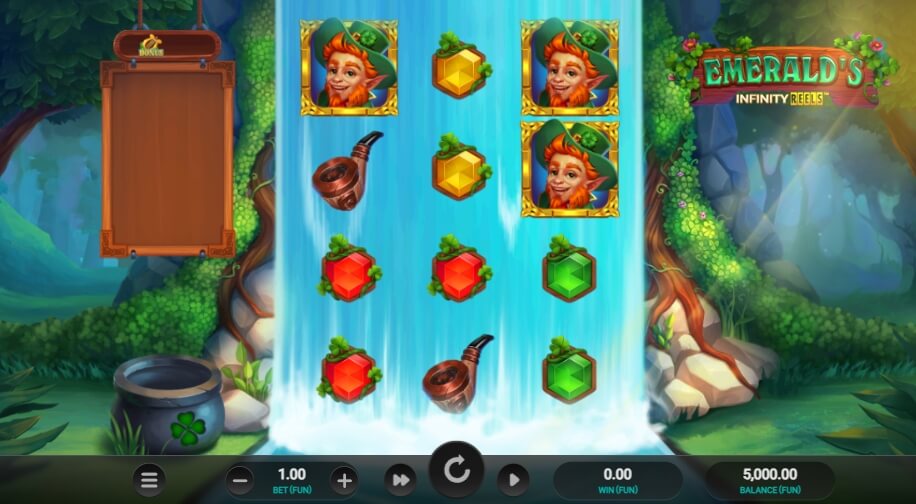Open the hamburger menu
This screenshot has width=916, height=504.
pos(149,480)
